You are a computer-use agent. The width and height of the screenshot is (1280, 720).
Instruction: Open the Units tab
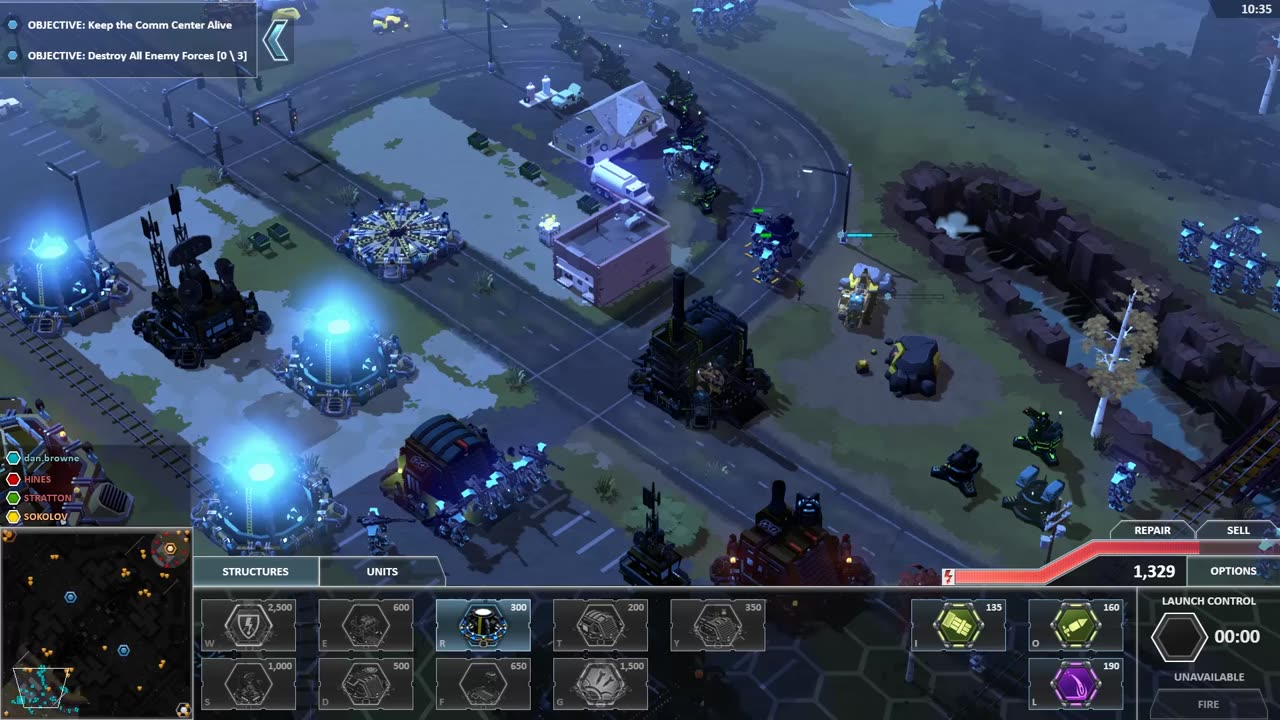click(382, 571)
